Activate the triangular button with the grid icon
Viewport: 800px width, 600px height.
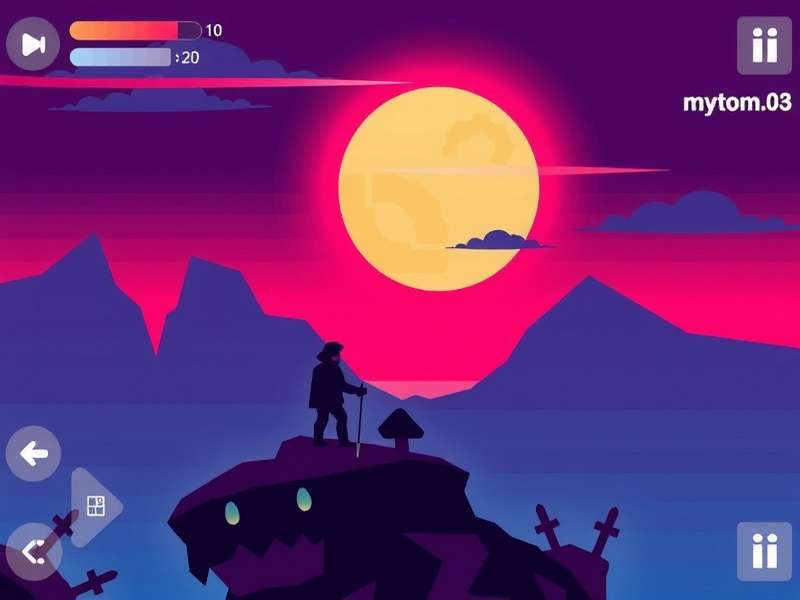tap(94, 506)
